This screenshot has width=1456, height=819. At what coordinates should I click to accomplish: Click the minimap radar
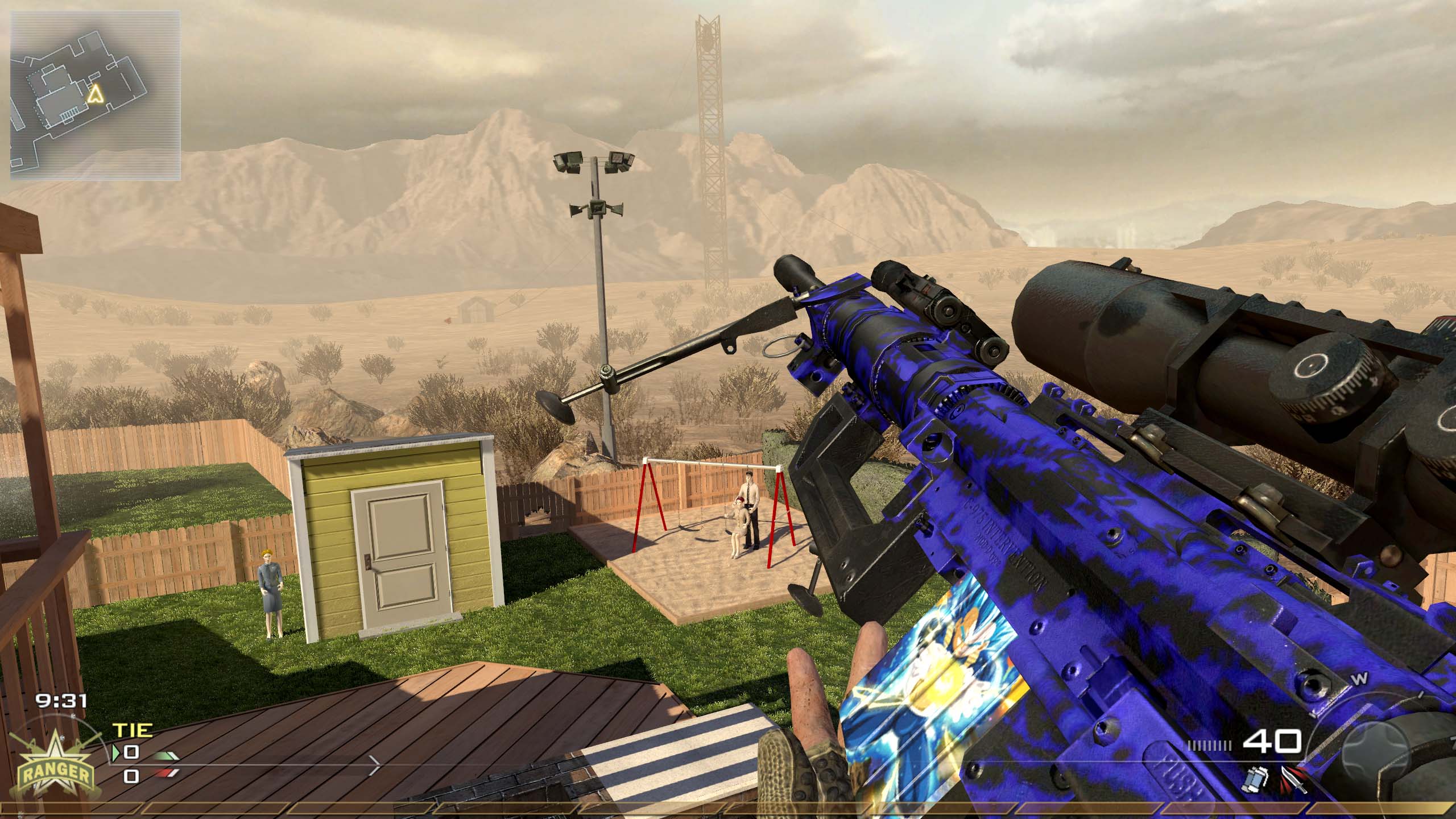click(96, 94)
